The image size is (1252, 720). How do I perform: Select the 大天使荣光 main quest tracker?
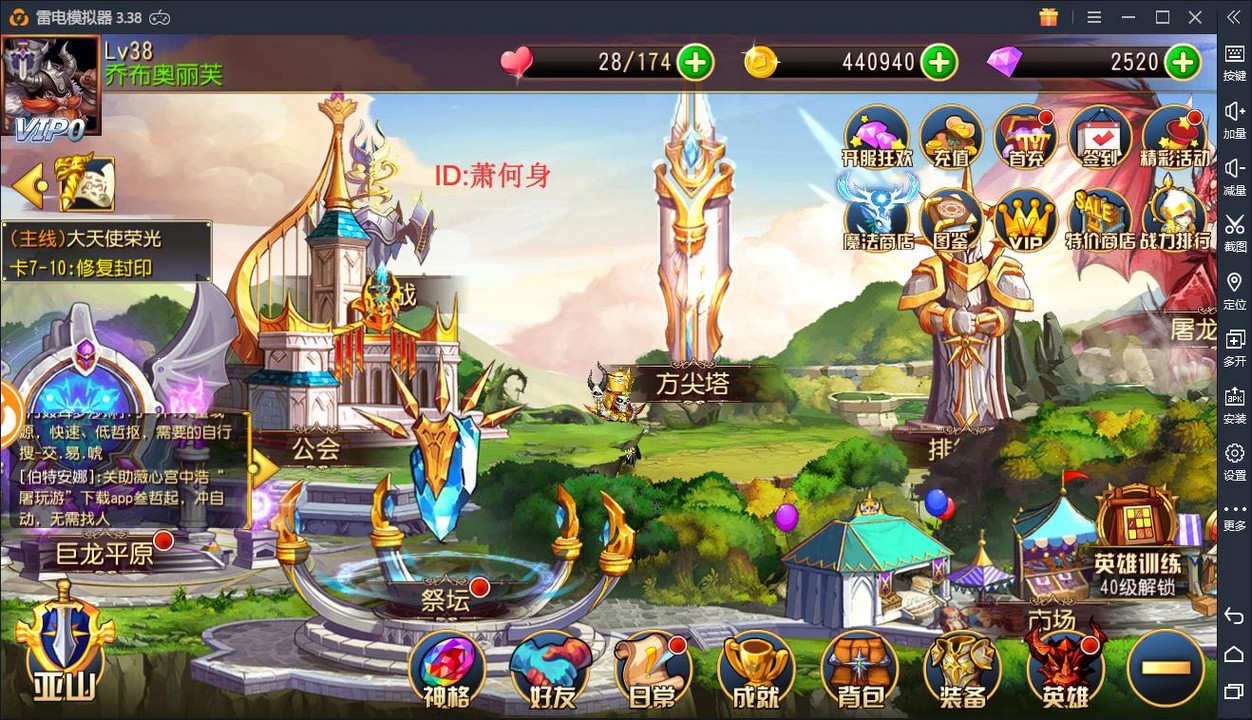click(x=106, y=253)
